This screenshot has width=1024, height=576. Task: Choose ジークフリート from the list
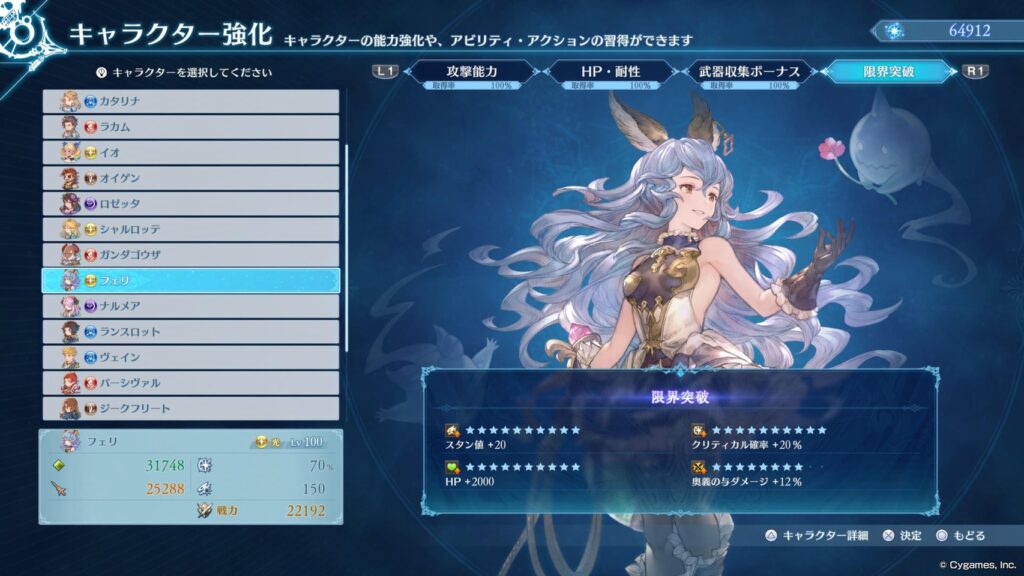click(x=190, y=408)
